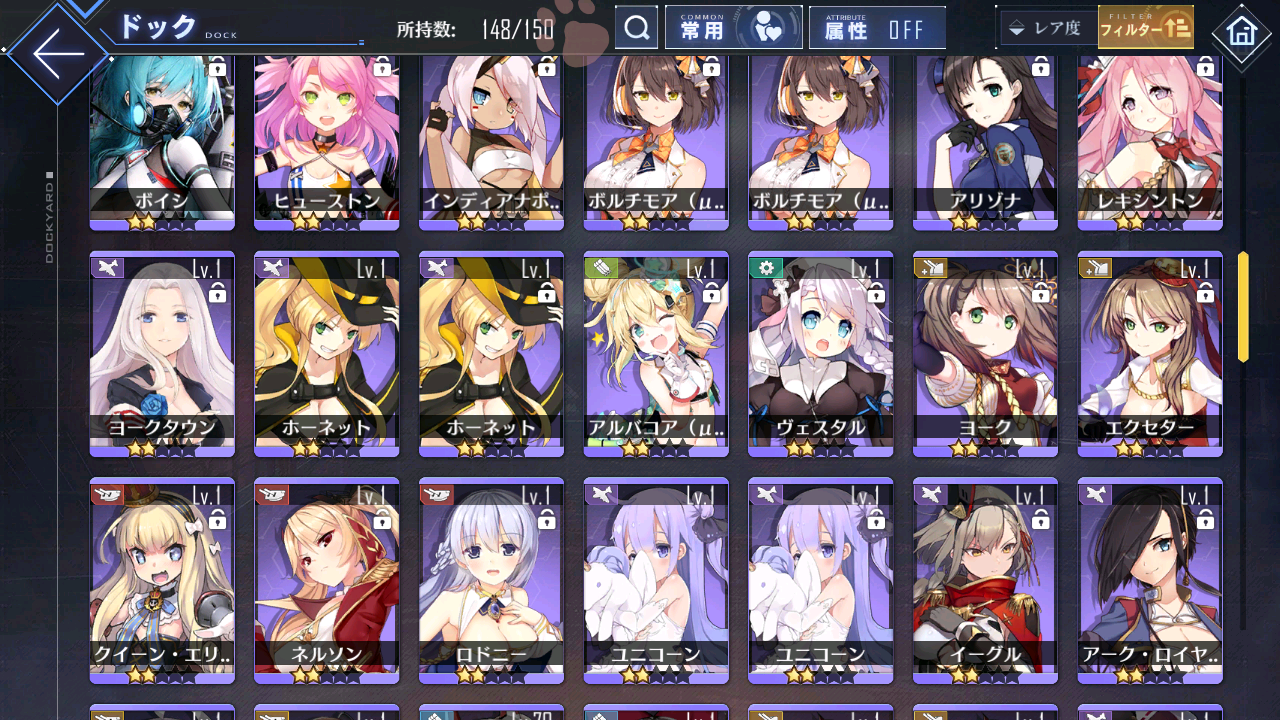This screenshot has height=720, width=1280.
Task: Choose the ヒューストン ship card
Action: (326, 140)
